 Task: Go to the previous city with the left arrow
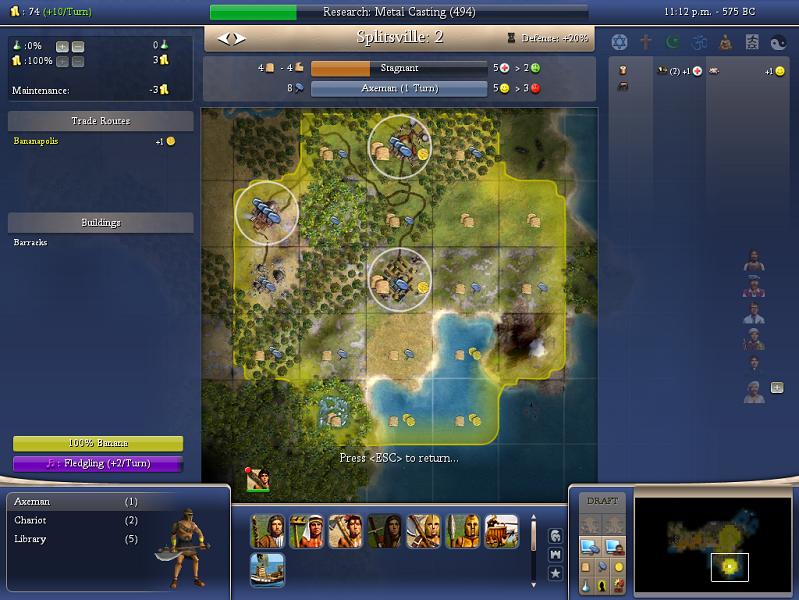[224, 39]
